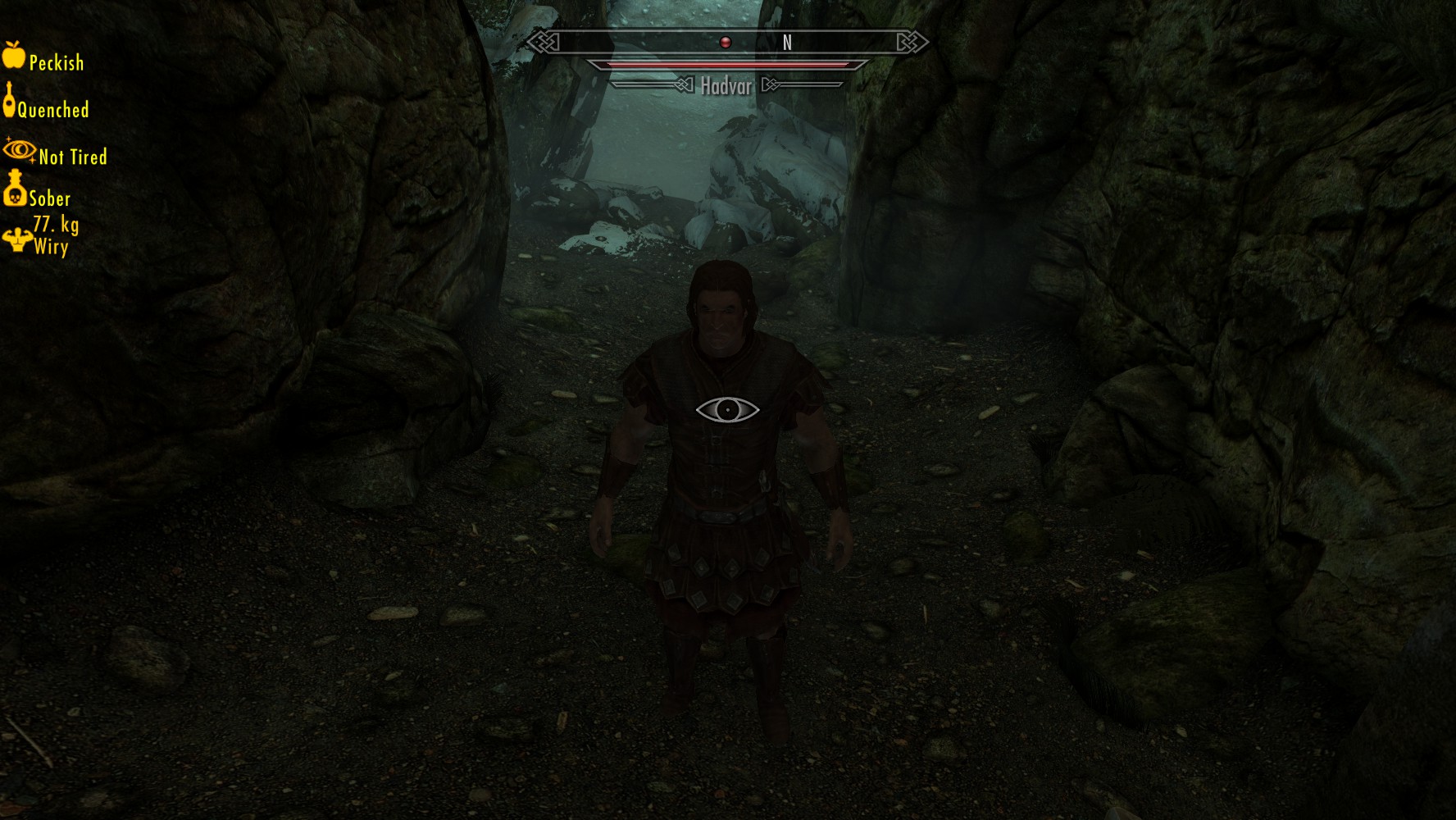Select the bottle thirst icon beside Quenched
Image resolution: width=1456 pixels, height=820 pixels.
(9, 101)
